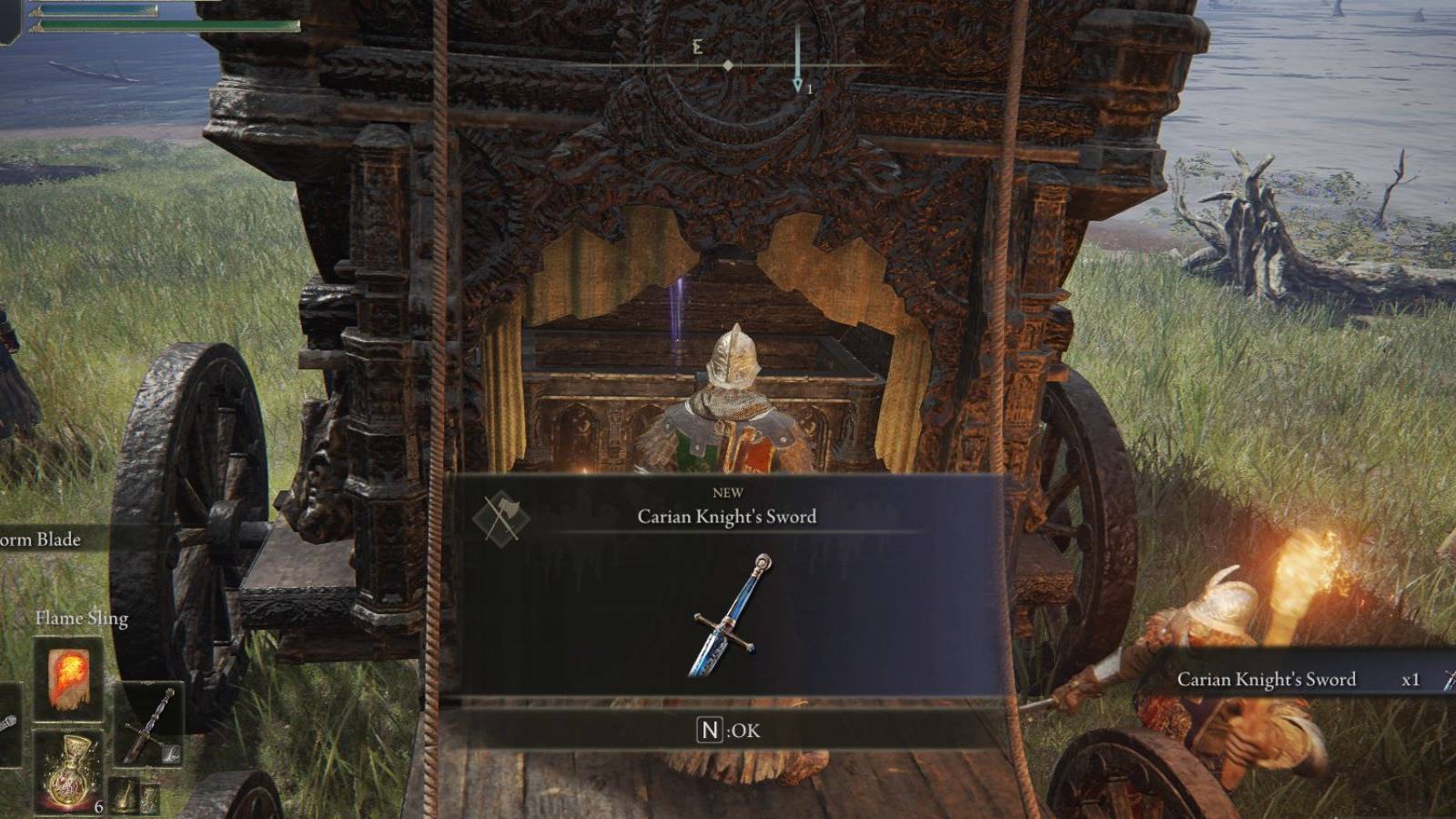Click the Carian Knight's Sword x1 notification
This screenshot has height=819, width=1456.
pos(1269,679)
